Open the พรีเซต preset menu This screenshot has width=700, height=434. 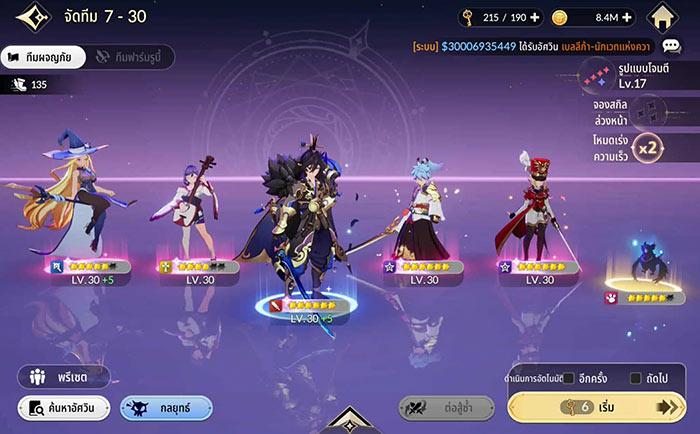[63, 377]
